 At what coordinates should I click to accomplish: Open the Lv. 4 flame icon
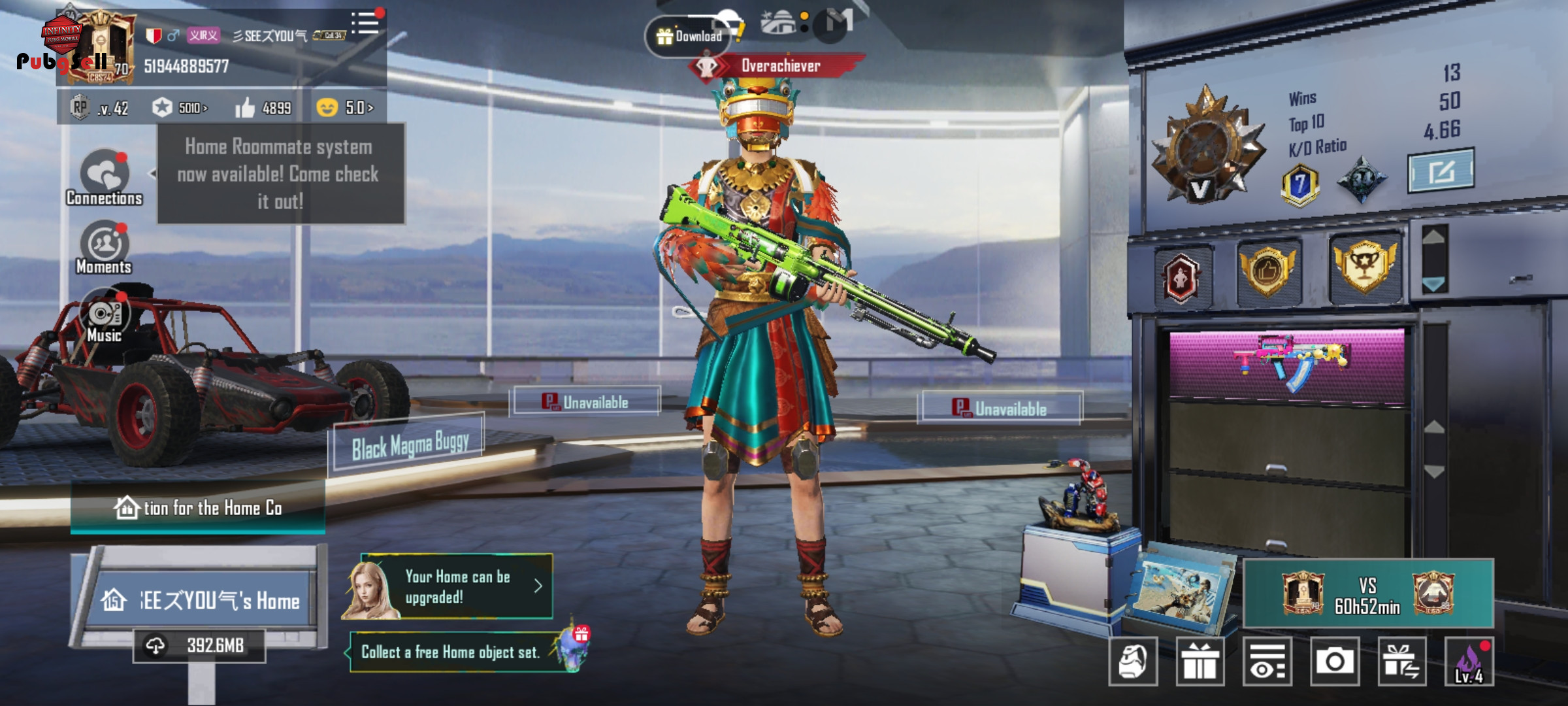[x=1469, y=662]
